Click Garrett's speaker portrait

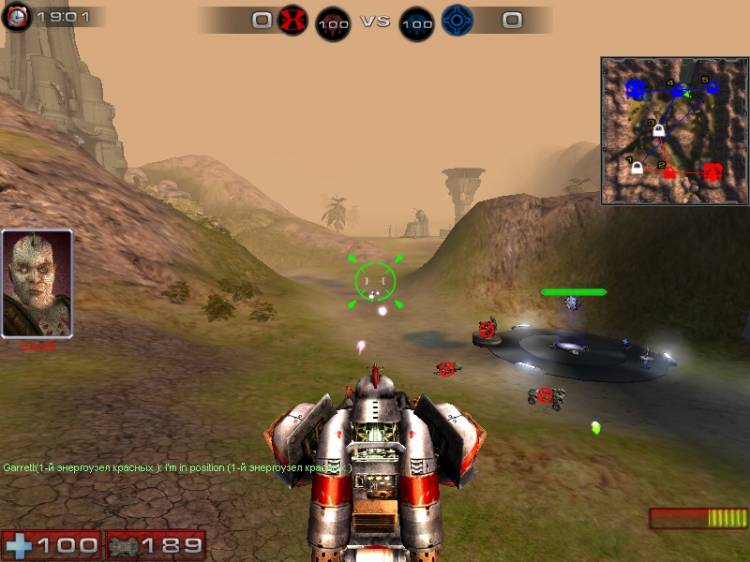(37, 283)
